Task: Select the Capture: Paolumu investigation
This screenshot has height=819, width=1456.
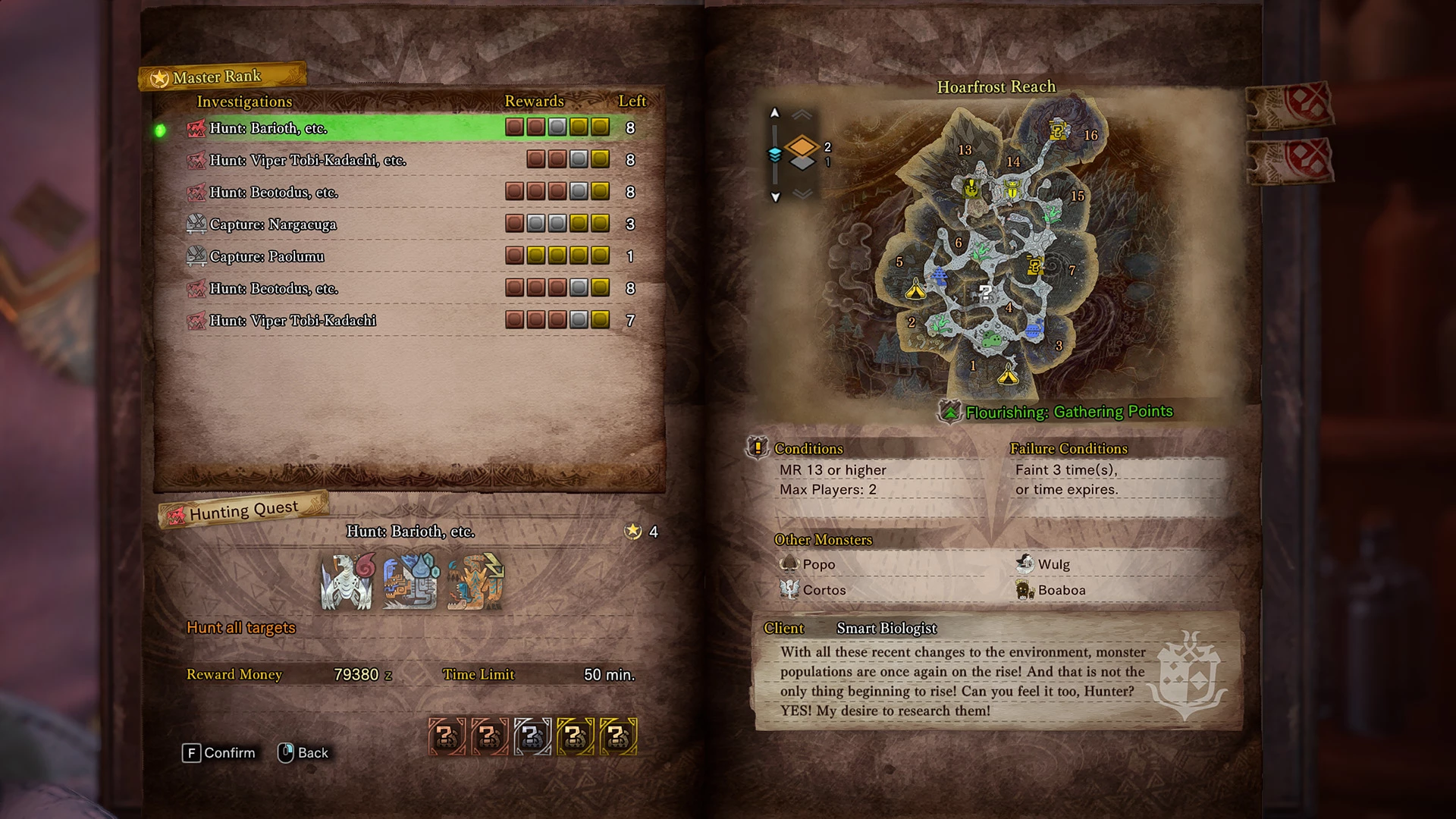Action: [x=266, y=256]
